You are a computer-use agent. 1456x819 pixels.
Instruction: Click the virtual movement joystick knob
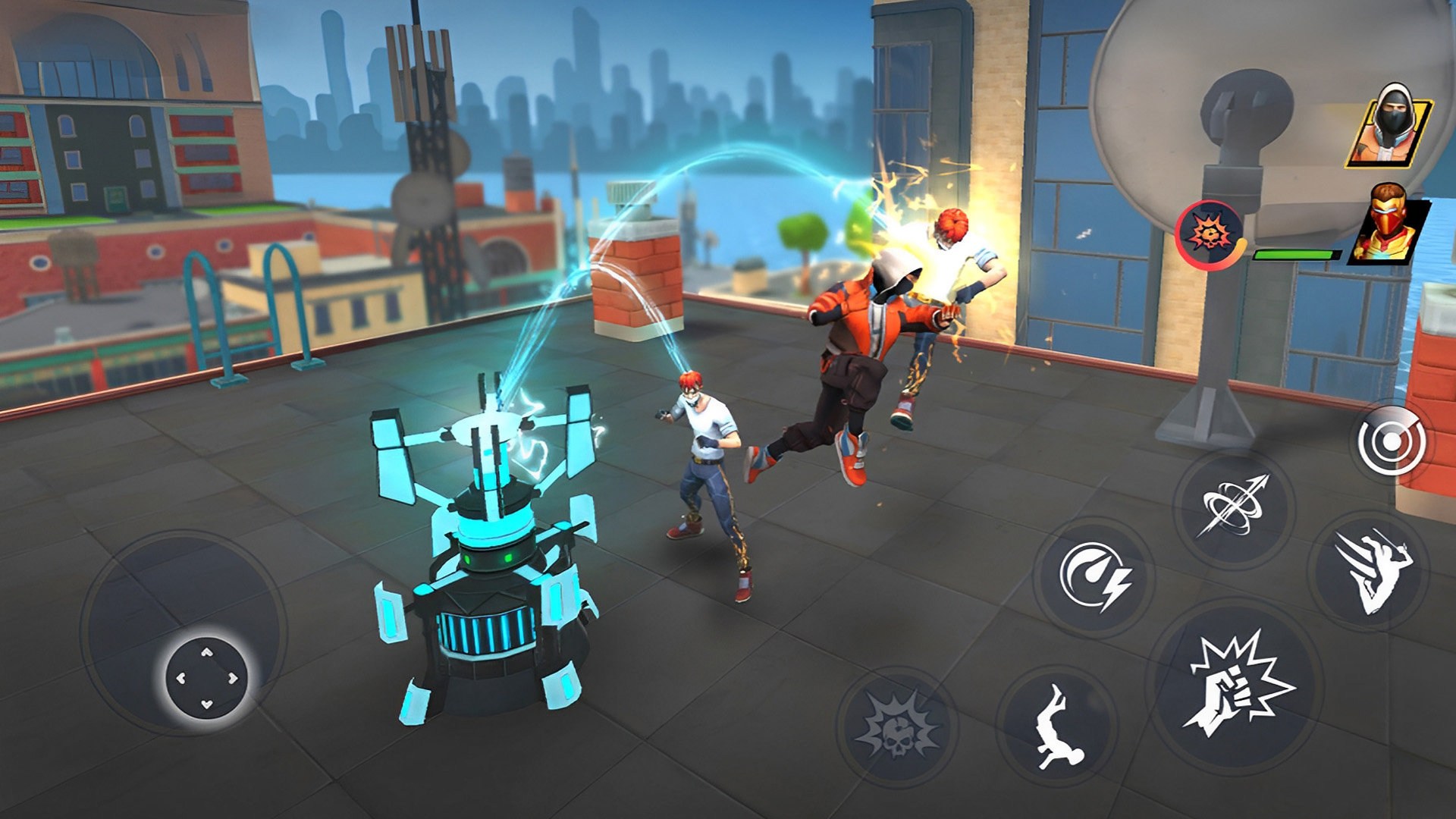coord(206,677)
